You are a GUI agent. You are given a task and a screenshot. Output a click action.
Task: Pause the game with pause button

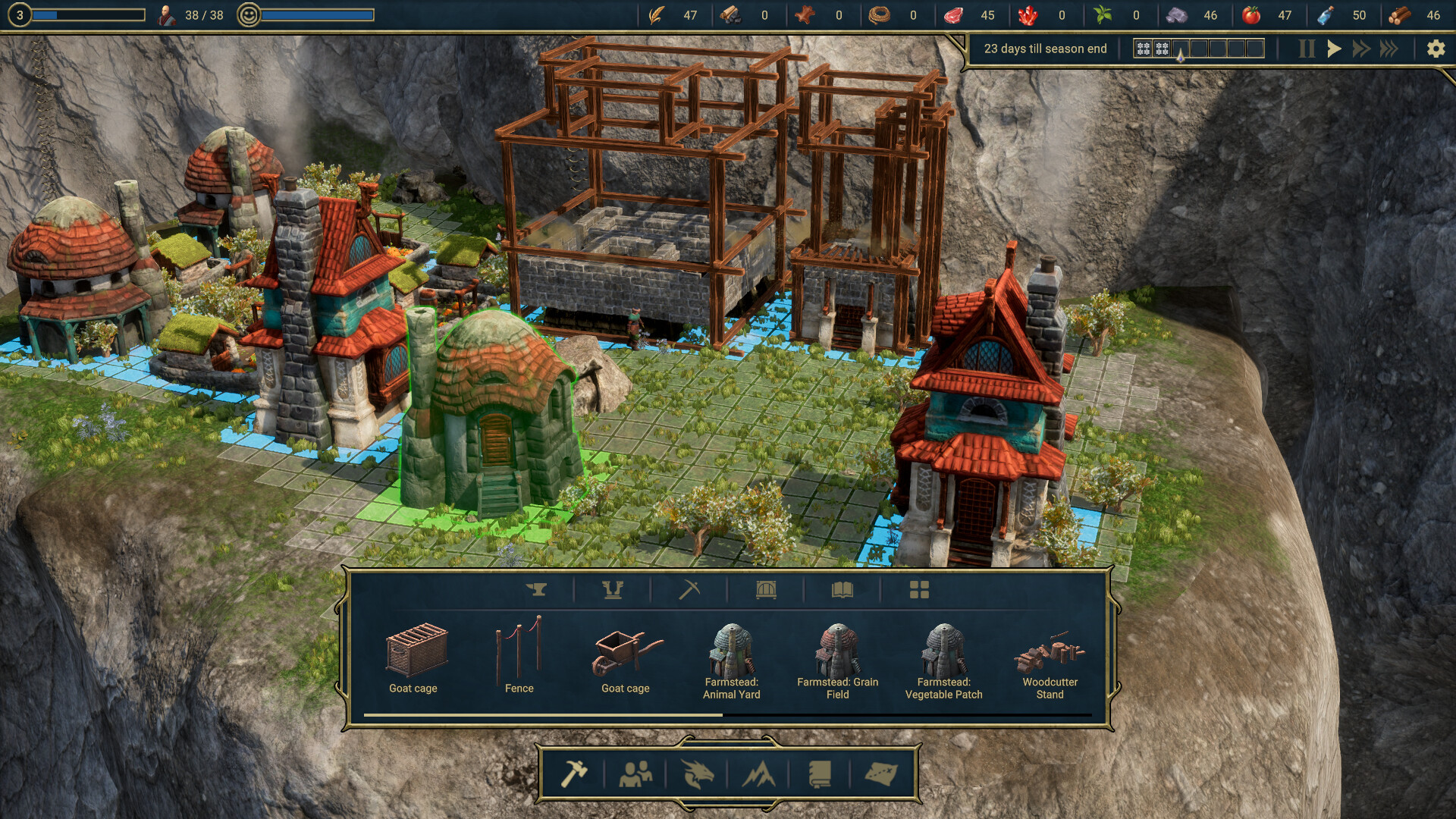(1306, 48)
